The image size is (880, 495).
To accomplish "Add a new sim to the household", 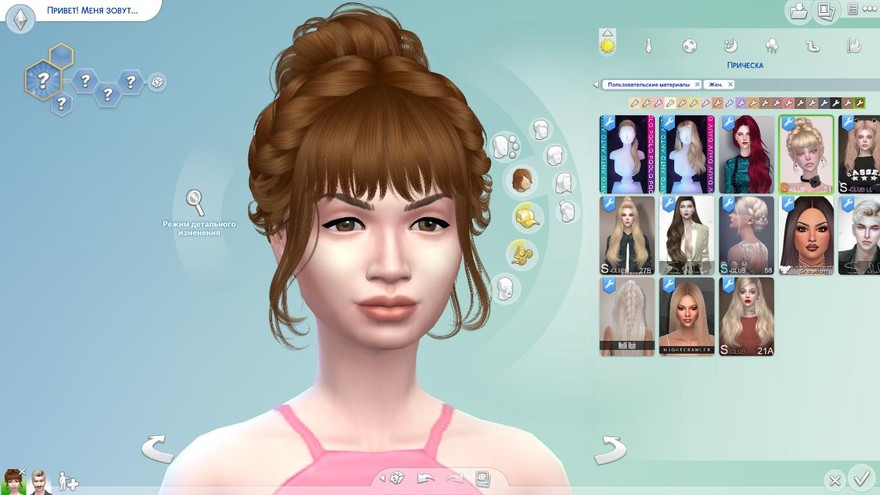I will pyautogui.click(x=67, y=481).
